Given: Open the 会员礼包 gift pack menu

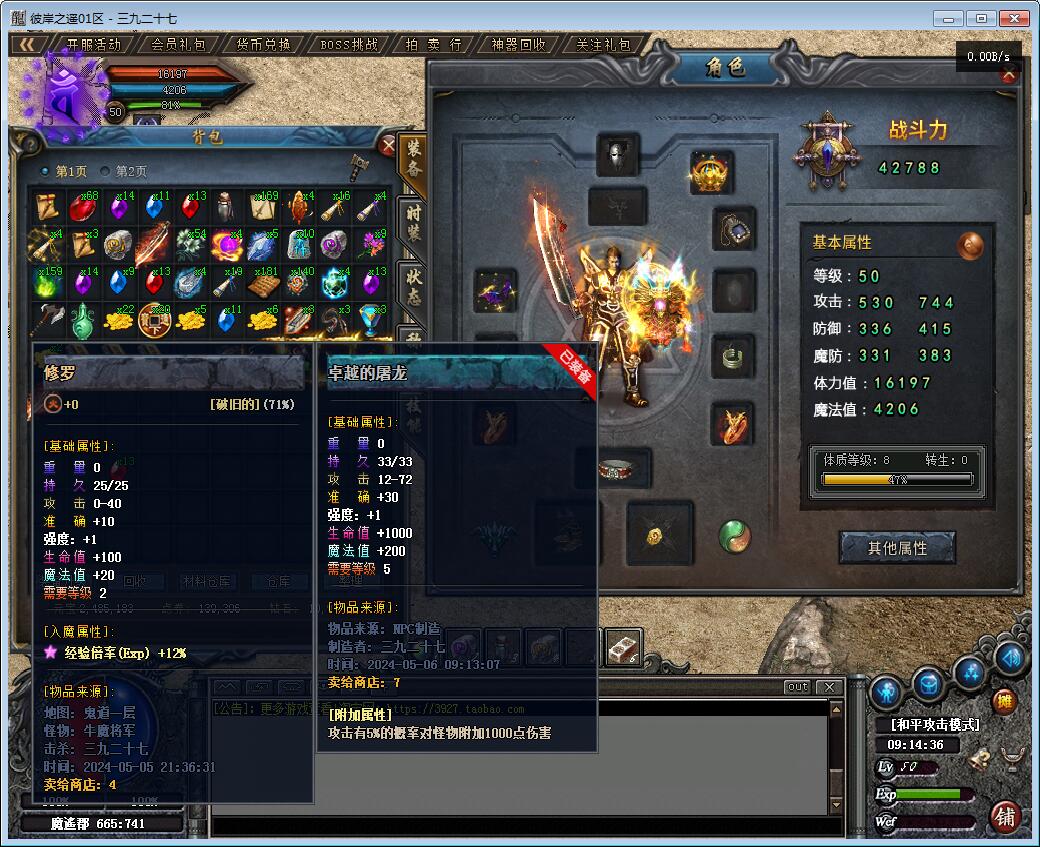Looking at the screenshot, I should [178, 44].
